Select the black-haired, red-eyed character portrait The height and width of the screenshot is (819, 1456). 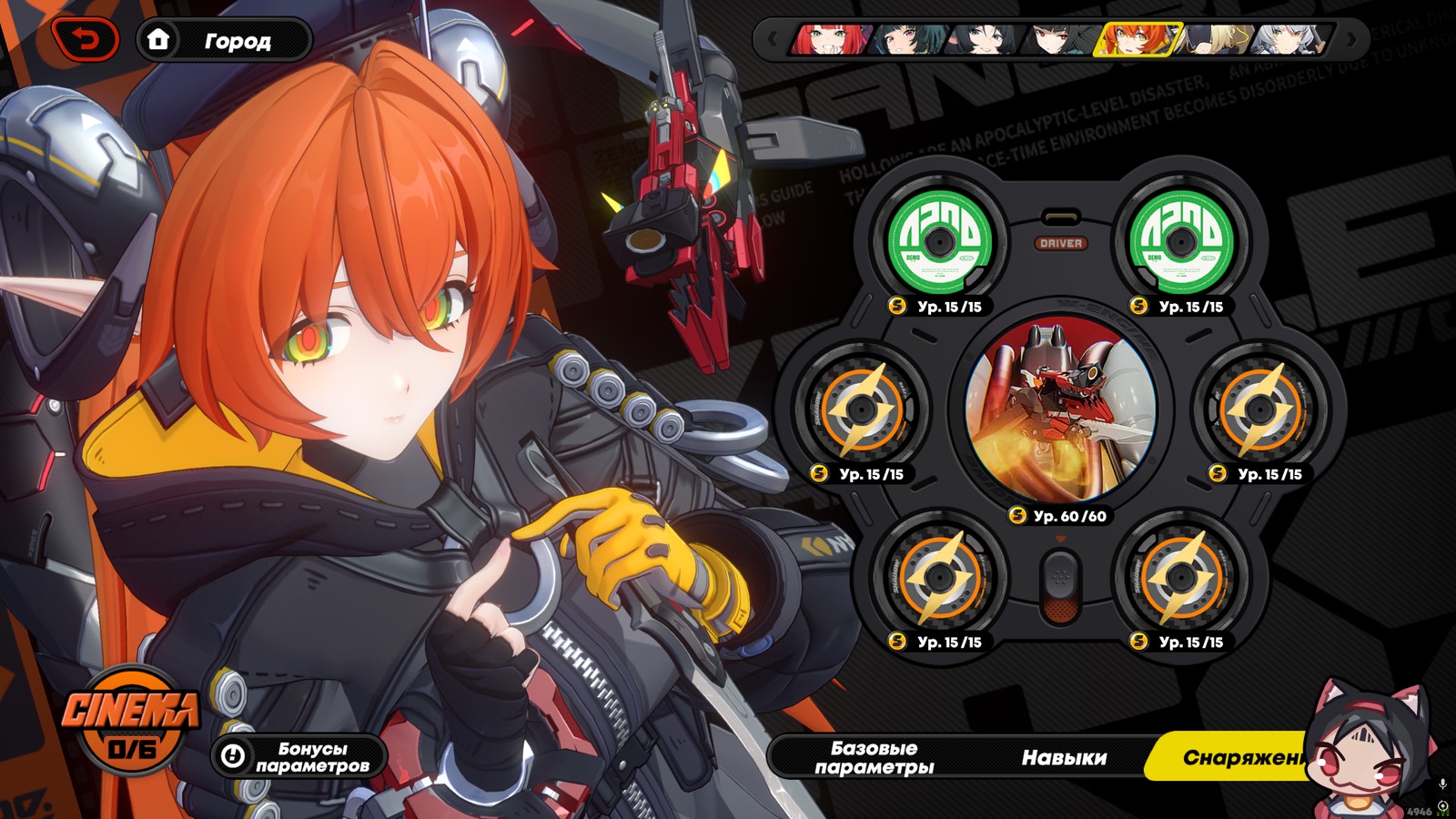[1058, 40]
